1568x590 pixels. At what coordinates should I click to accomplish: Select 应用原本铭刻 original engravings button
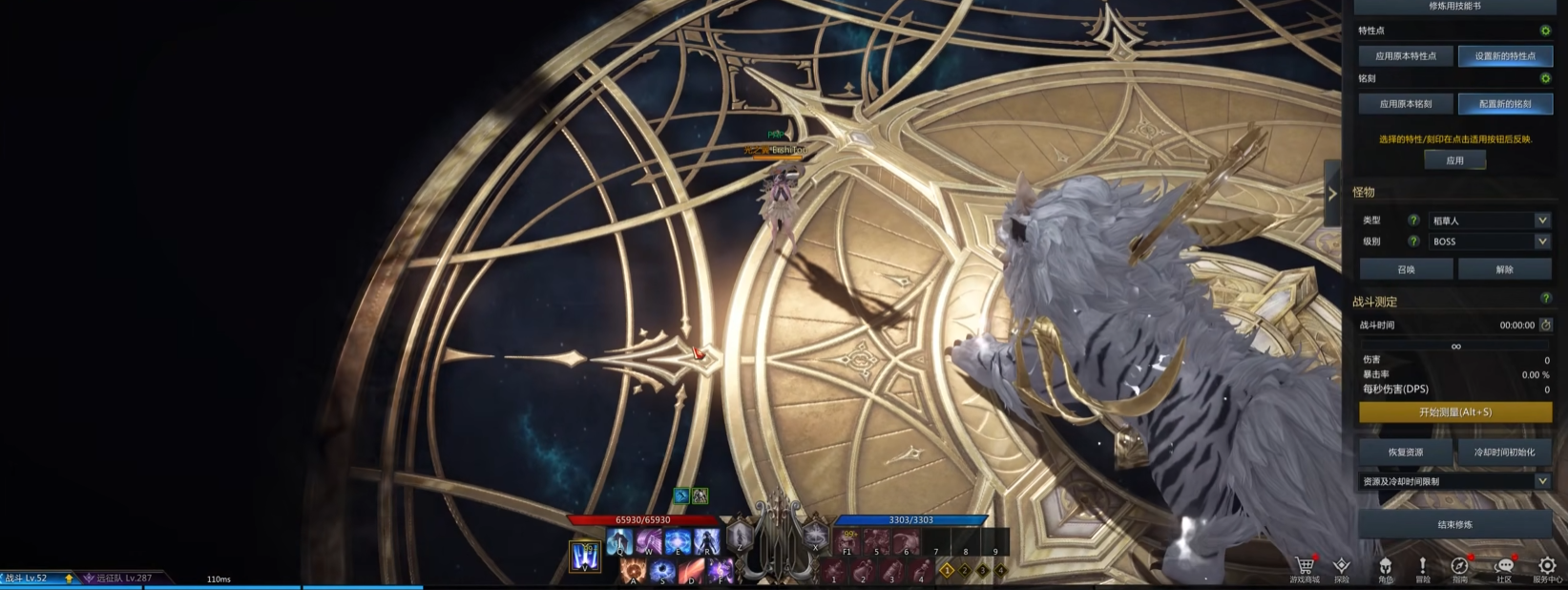click(1406, 104)
